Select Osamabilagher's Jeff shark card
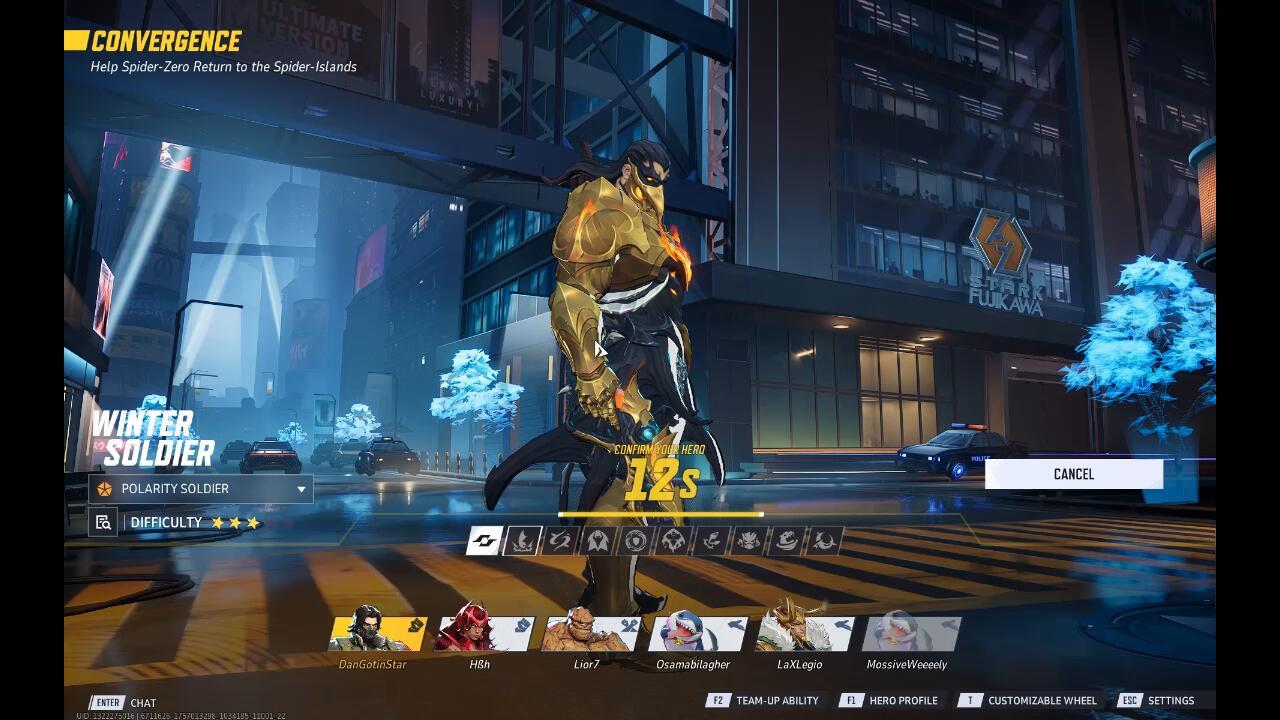Image resolution: width=1280 pixels, height=720 pixels. (696, 634)
